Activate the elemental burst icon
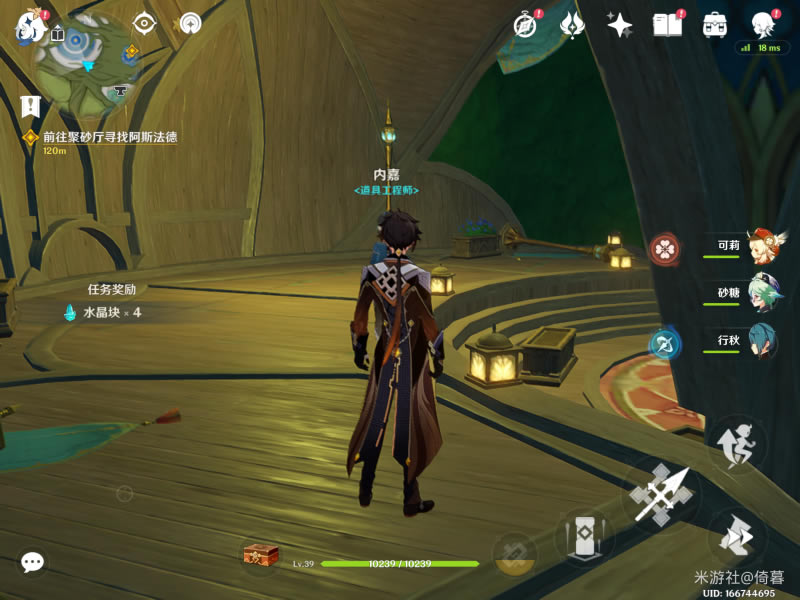The height and width of the screenshot is (600, 800). click(515, 553)
